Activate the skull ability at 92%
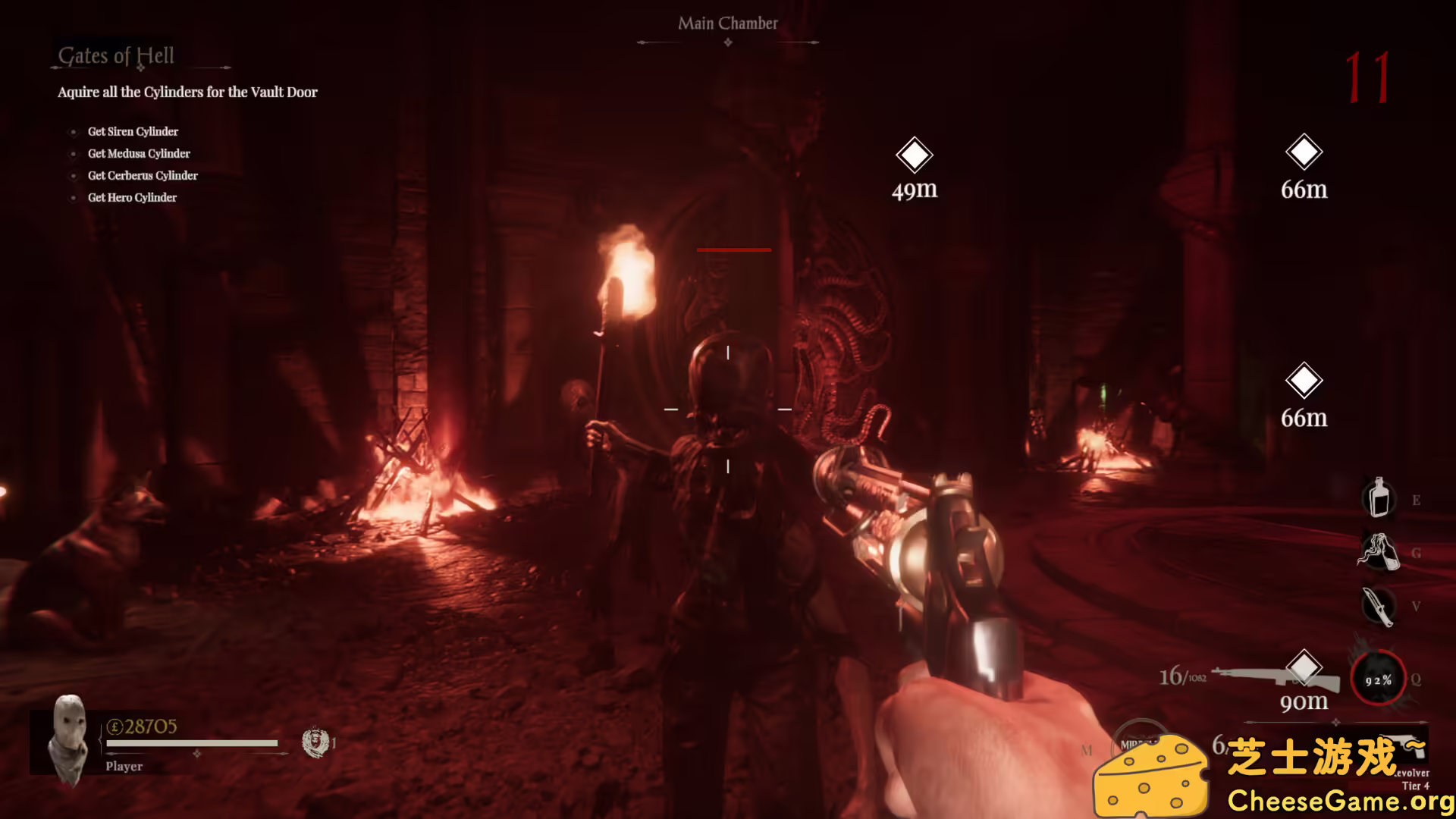The width and height of the screenshot is (1456, 819). (x=1379, y=679)
